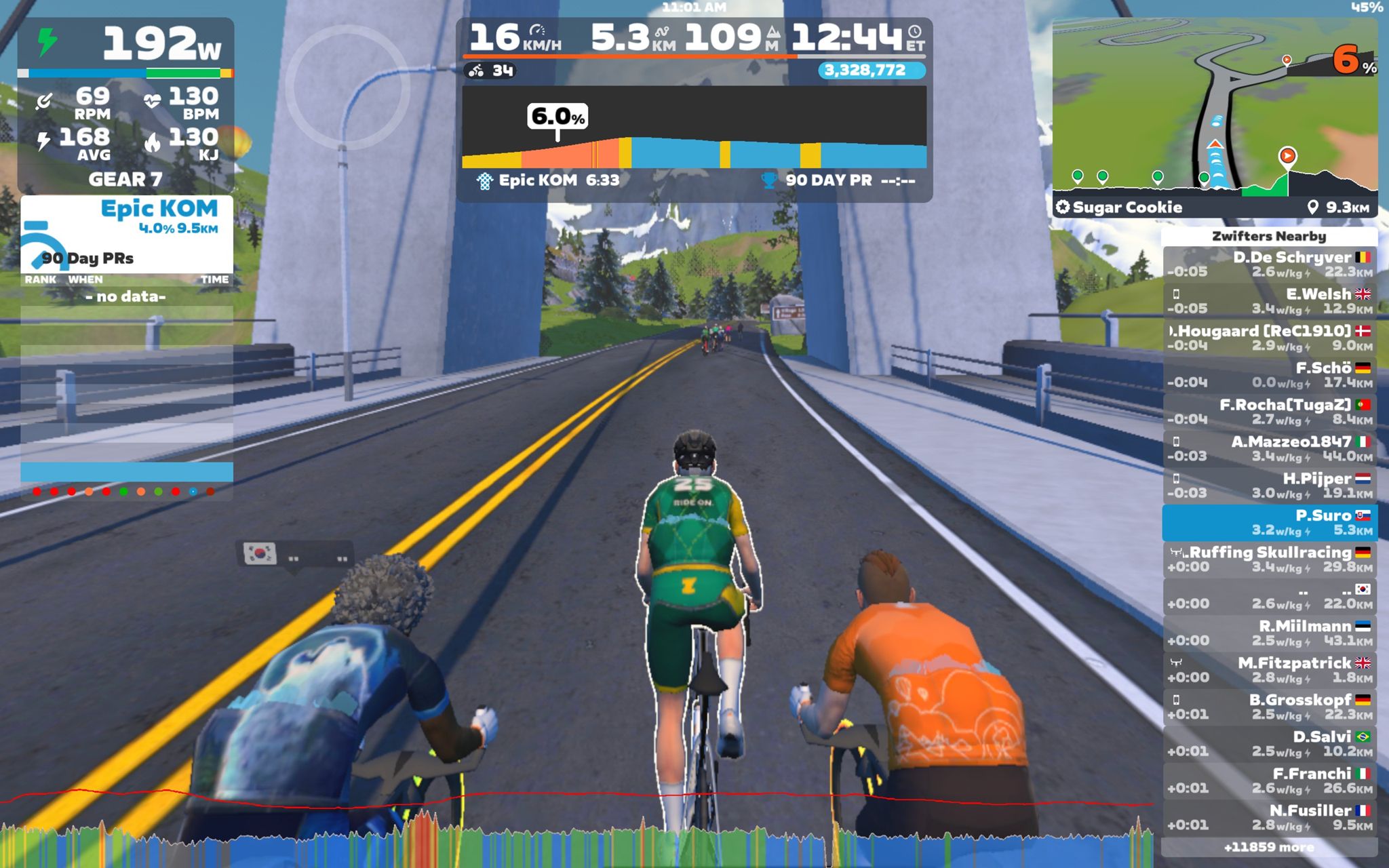Select the F.Franchi rider row
Image resolution: width=1389 pixels, height=868 pixels.
(1269, 781)
